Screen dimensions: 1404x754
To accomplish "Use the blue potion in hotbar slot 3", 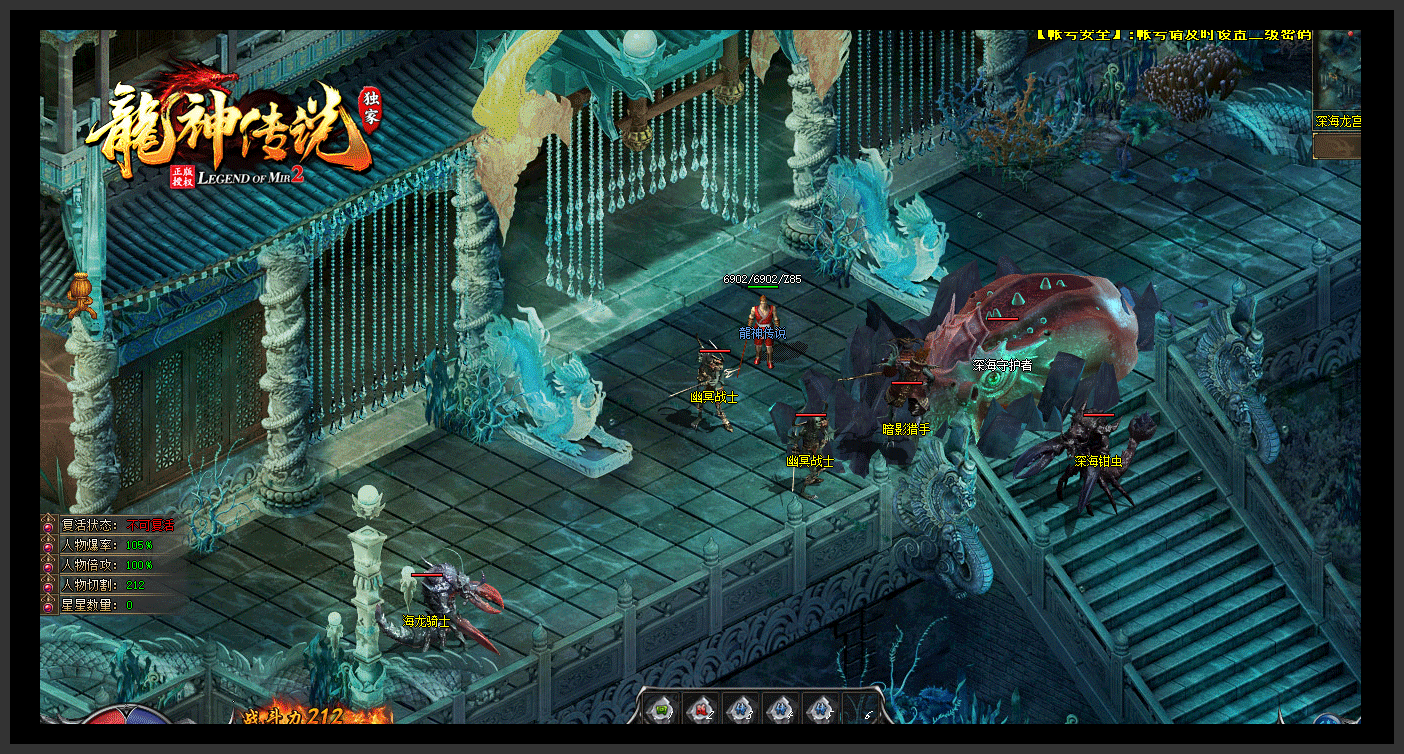I will pyautogui.click(x=741, y=708).
